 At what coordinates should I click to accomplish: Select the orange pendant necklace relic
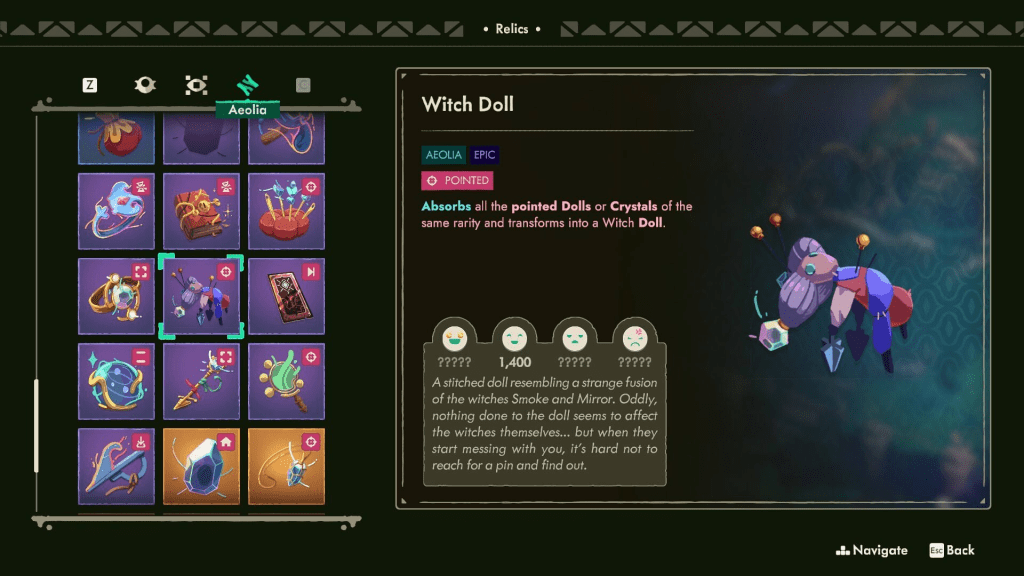point(286,466)
